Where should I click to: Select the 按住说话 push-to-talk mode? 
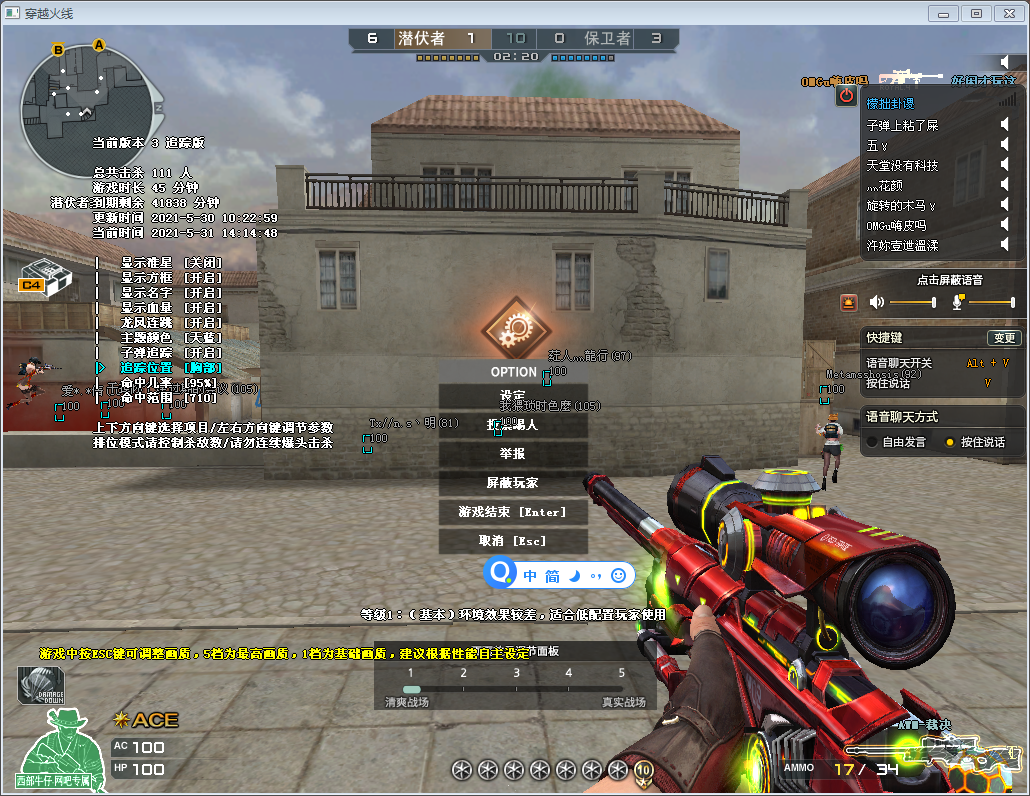tap(949, 441)
